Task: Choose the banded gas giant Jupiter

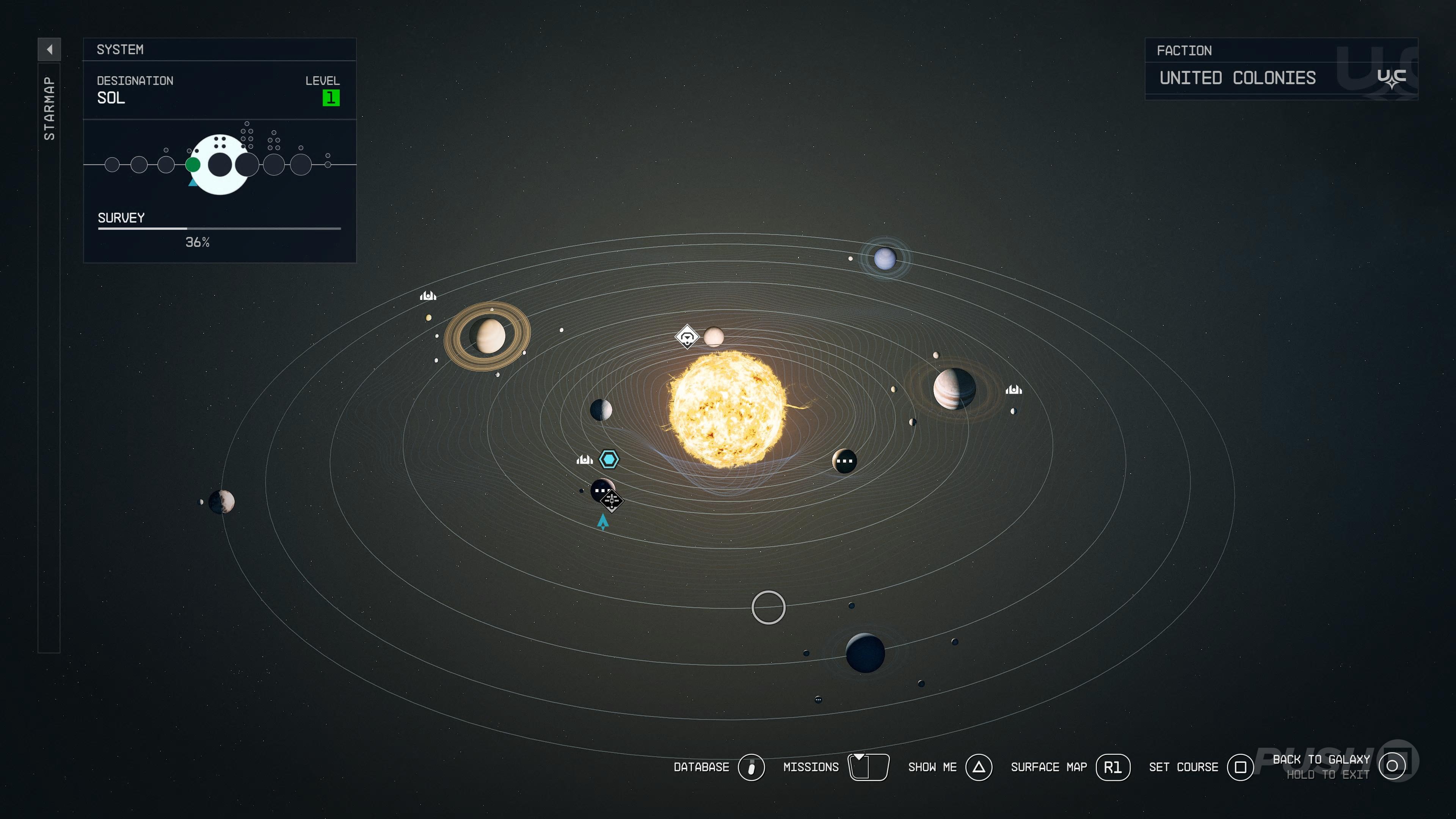Action: coord(954,388)
